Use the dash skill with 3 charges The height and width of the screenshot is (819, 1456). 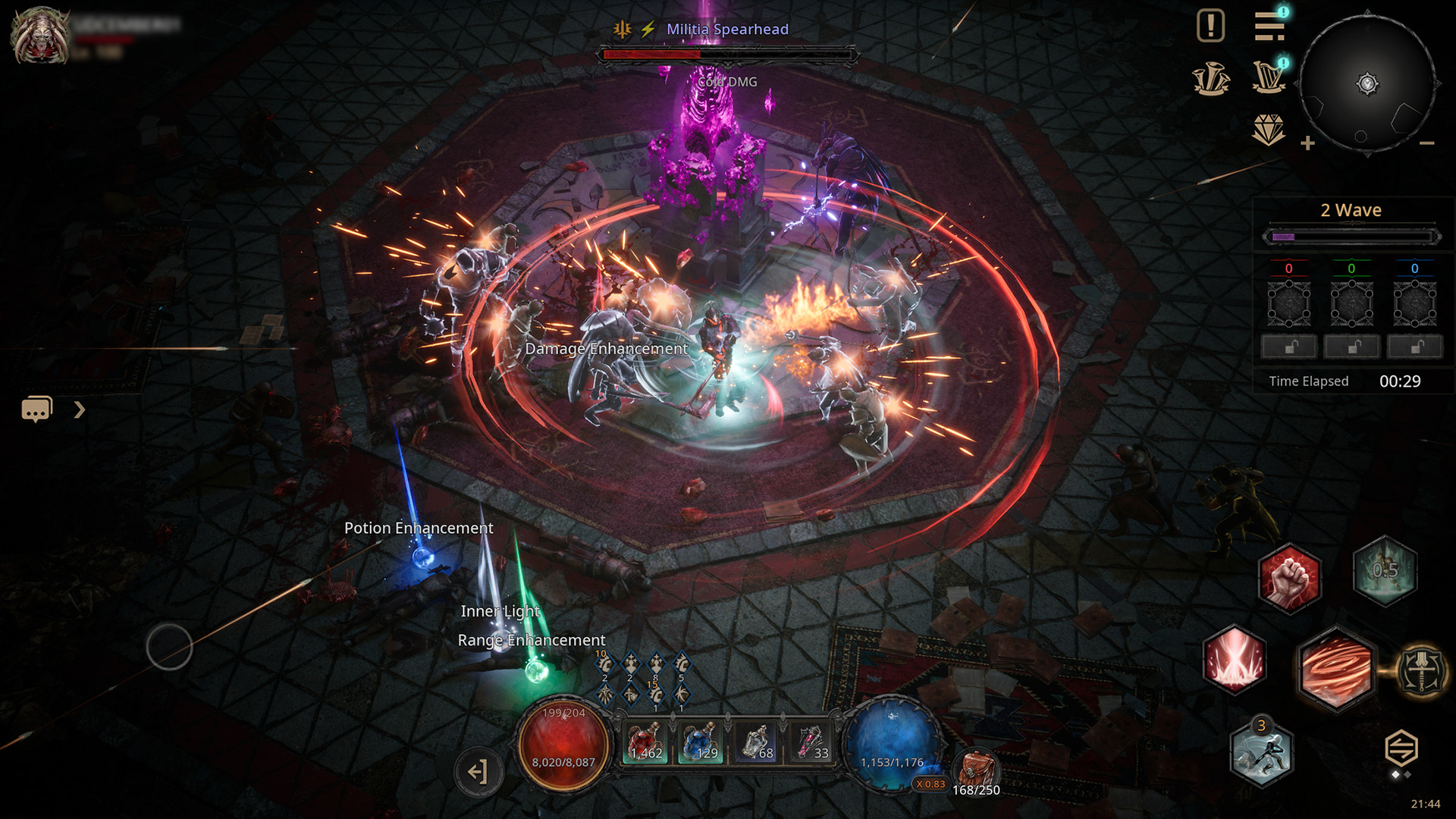(1261, 753)
